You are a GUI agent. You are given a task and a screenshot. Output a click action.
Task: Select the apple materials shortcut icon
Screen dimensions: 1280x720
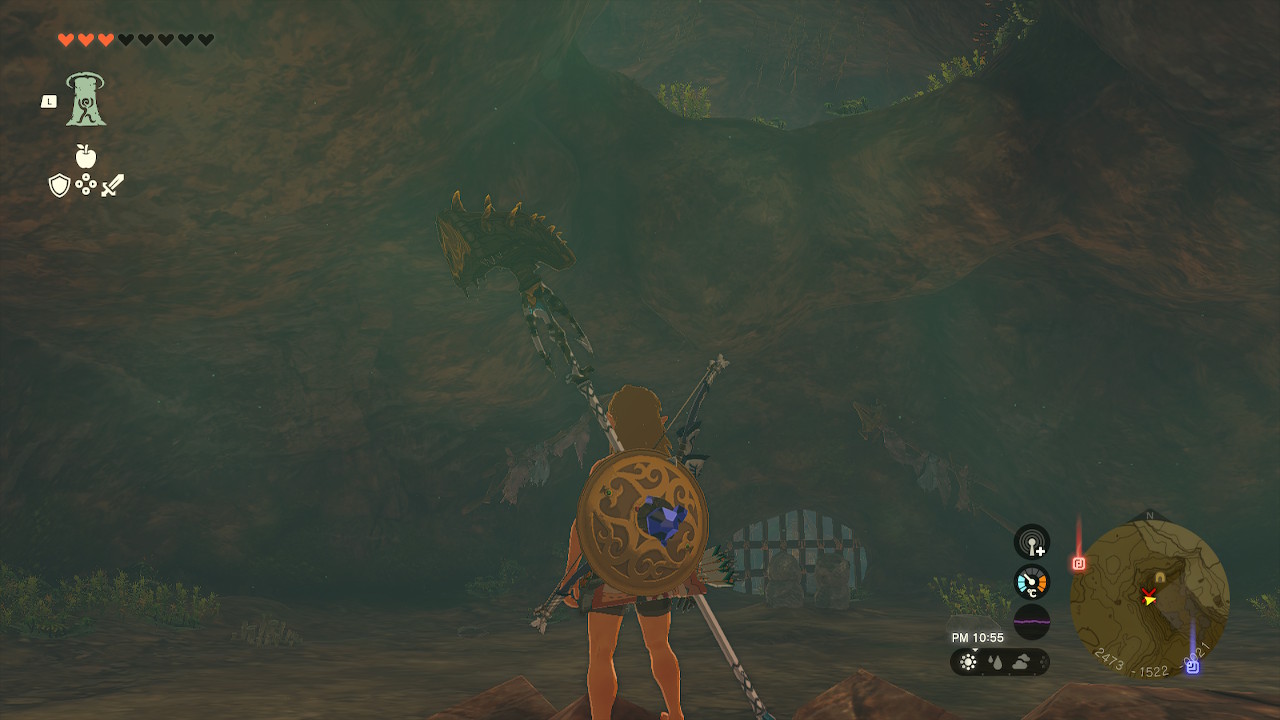coord(86,156)
